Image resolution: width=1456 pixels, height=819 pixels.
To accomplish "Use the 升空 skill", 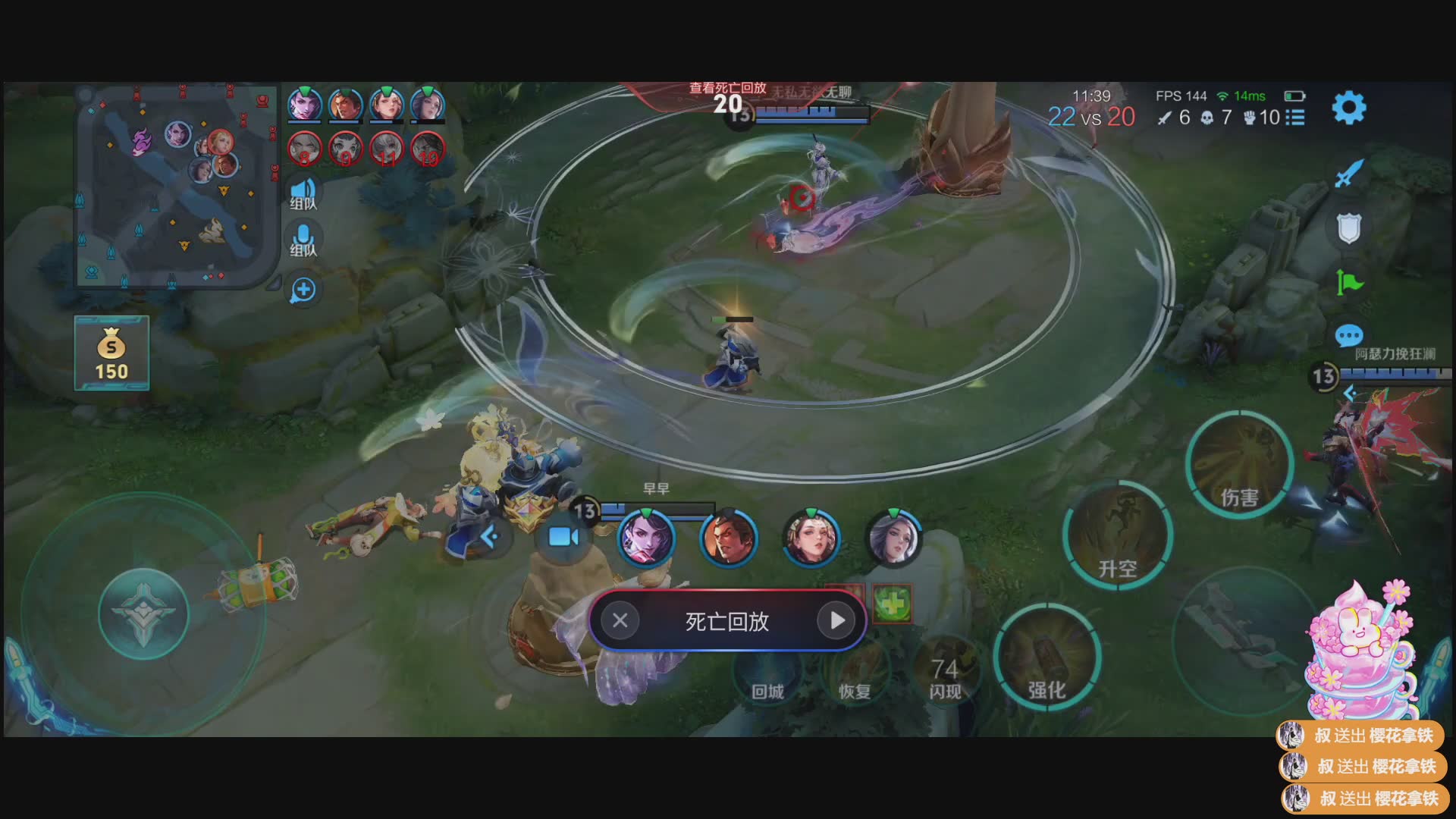I will point(1117,535).
